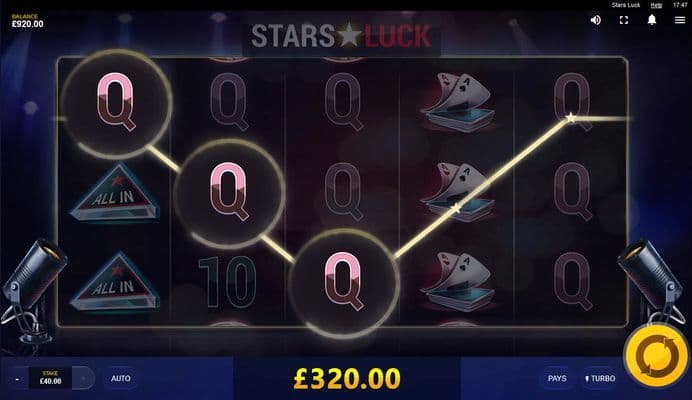Toggle Turbo spin mode

600,379
